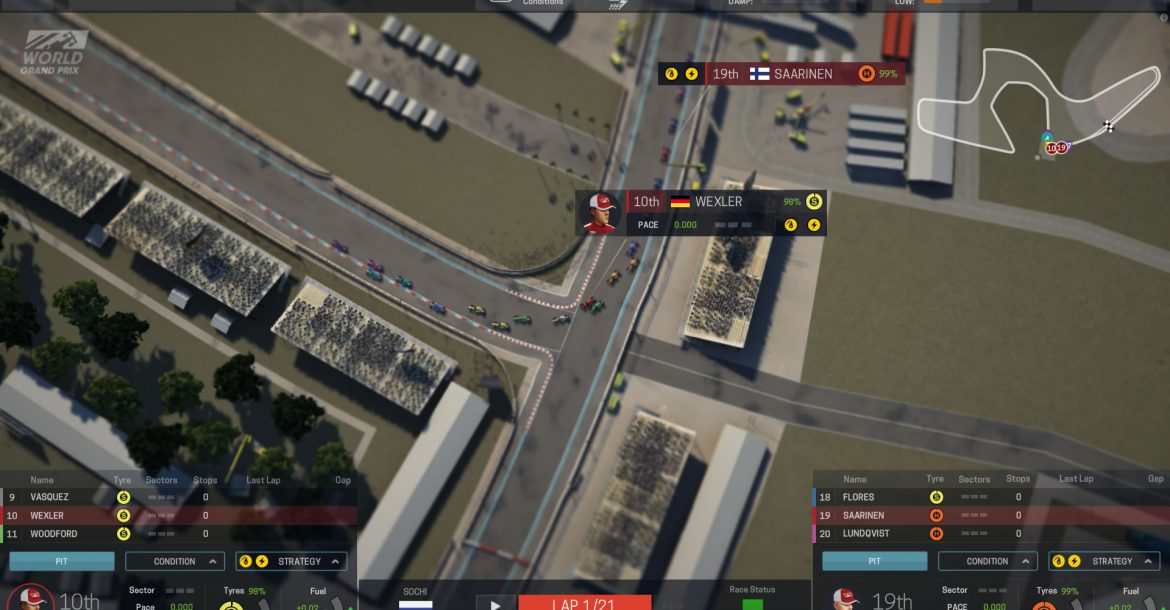The height and width of the screenshot is (610, 1170).
Task: Open Wexler's Strategy panel
Action: [x=292, y=561]
